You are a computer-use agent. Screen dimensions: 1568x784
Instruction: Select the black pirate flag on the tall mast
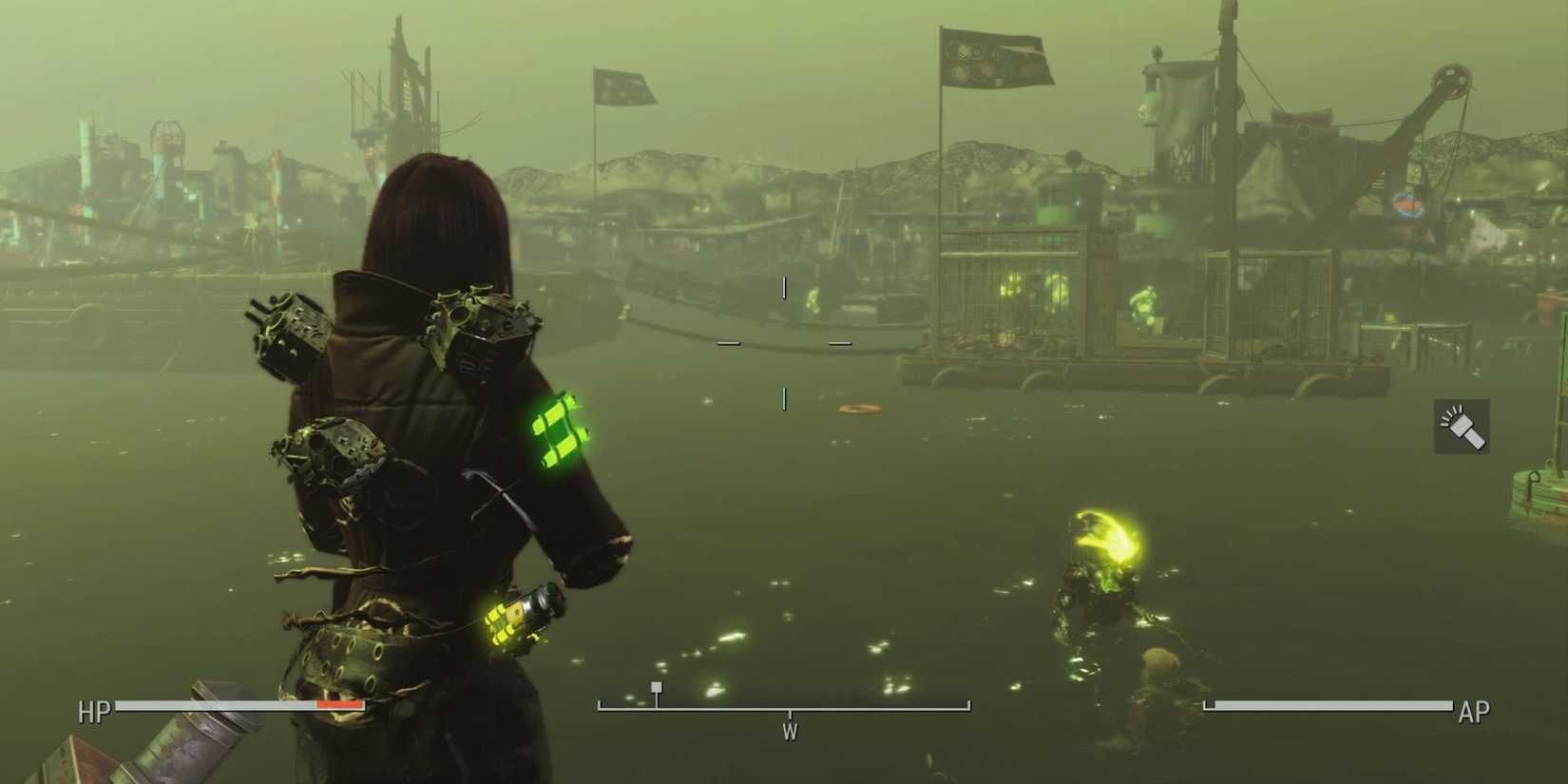click(996, 59)
